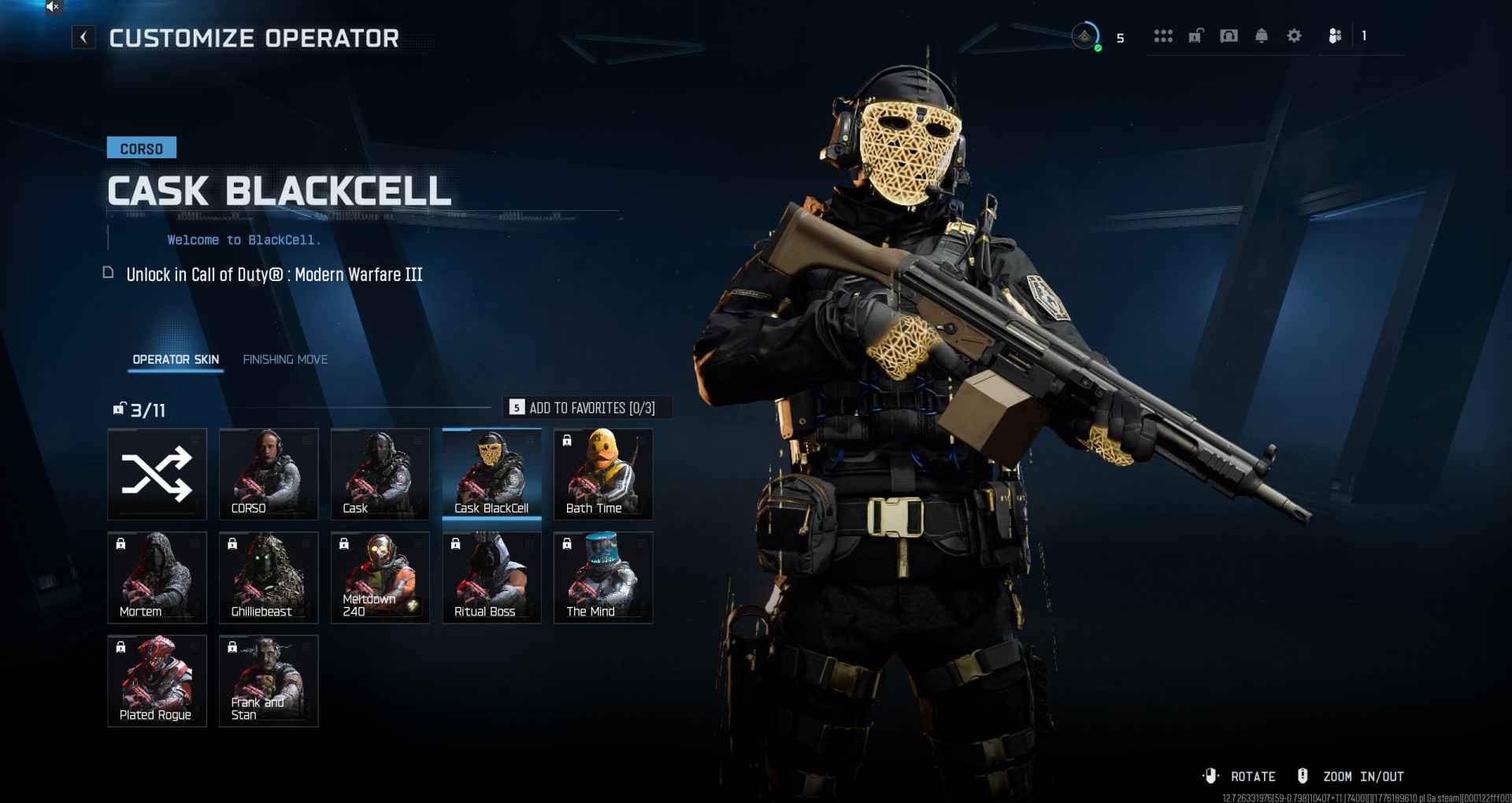Select the Operator Skin tab
The height and width of the screenshot is (803, 1512).
tap(176, 360)
